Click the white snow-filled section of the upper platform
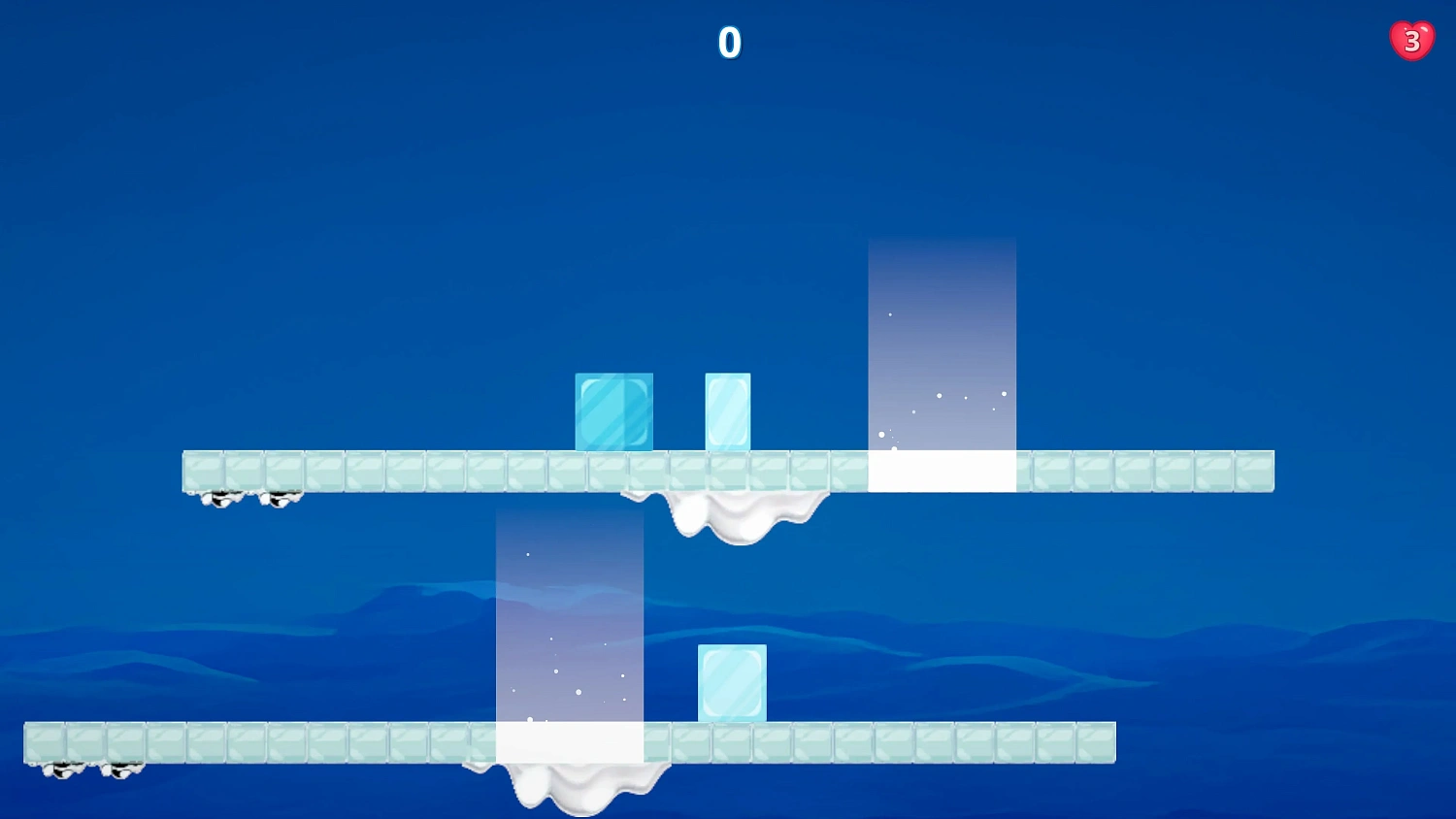This screenshot has width=1456, height=819. (941, 471)
